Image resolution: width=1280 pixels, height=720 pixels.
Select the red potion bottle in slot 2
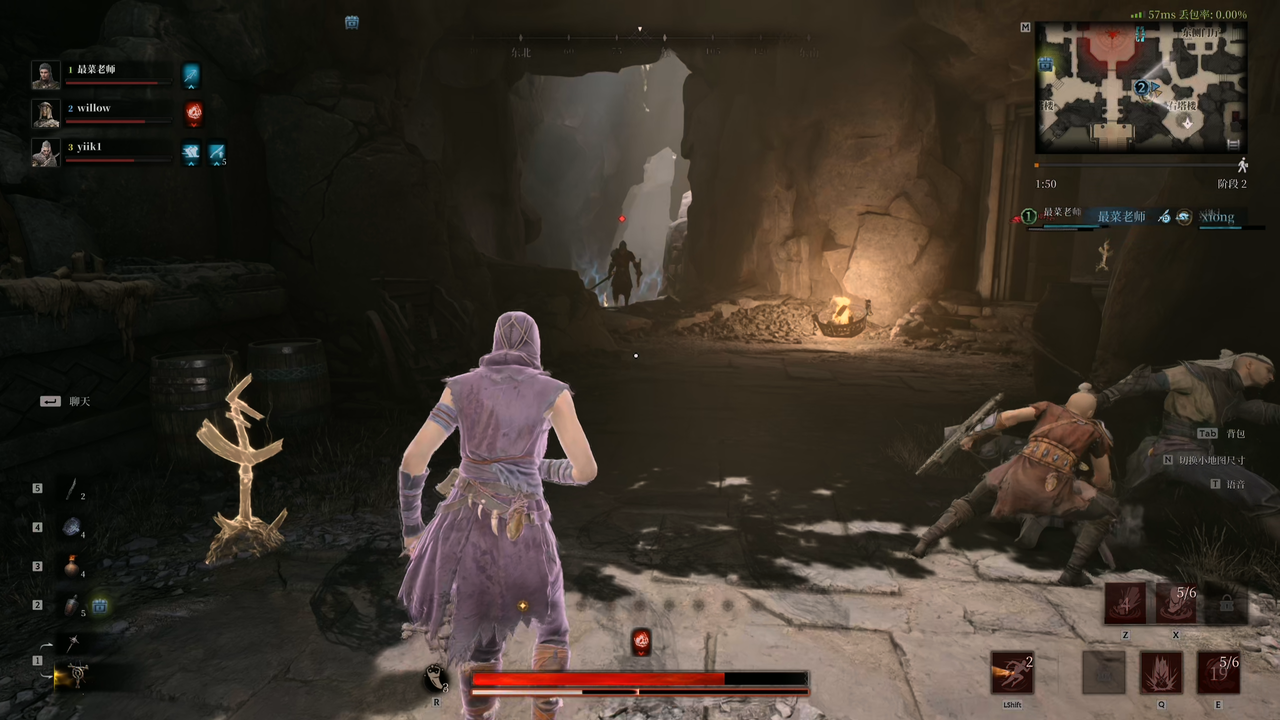71,605
